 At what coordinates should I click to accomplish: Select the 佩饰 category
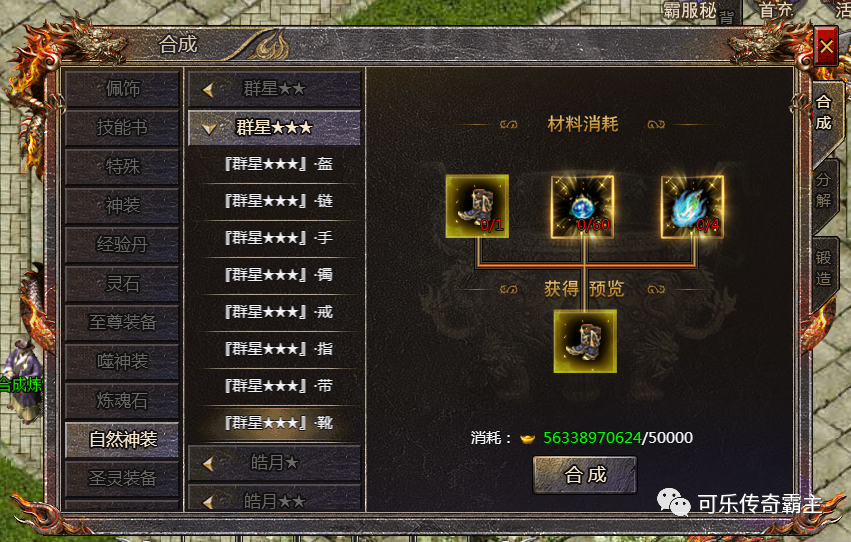click(x=122, y=89)
